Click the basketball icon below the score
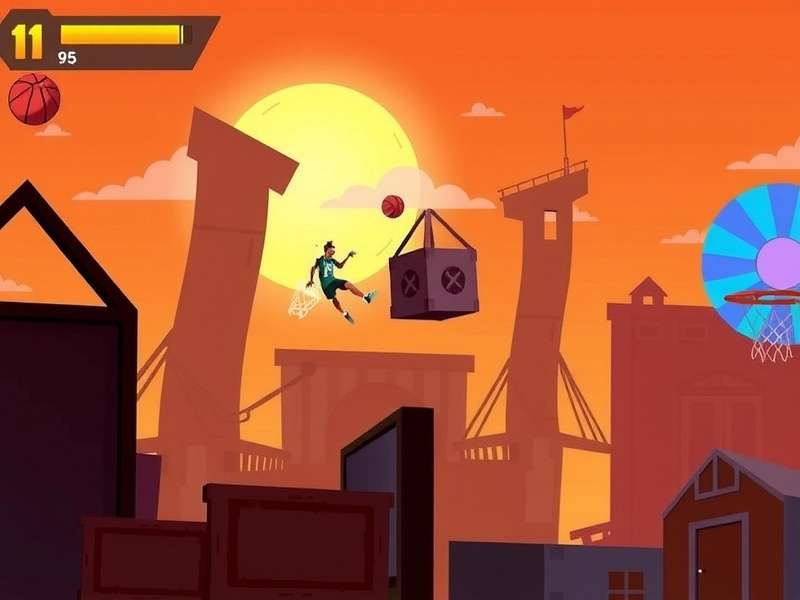 pos(34,99)
